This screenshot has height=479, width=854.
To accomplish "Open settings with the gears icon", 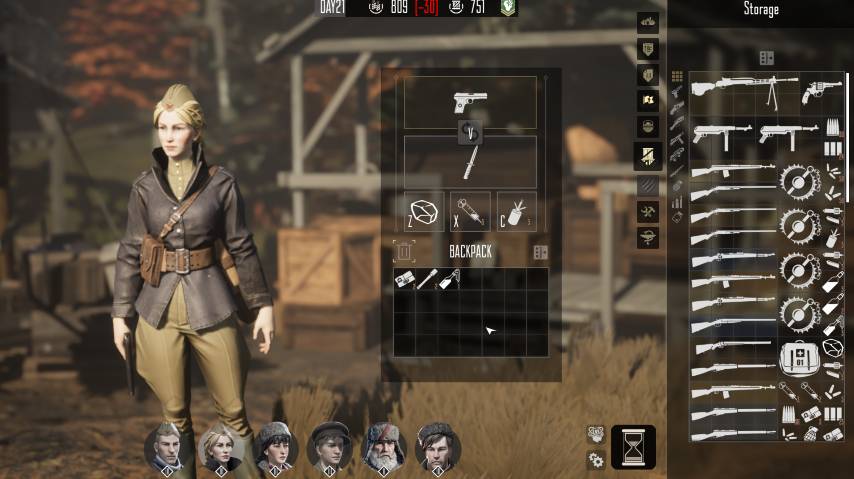I will coord(596,460).
